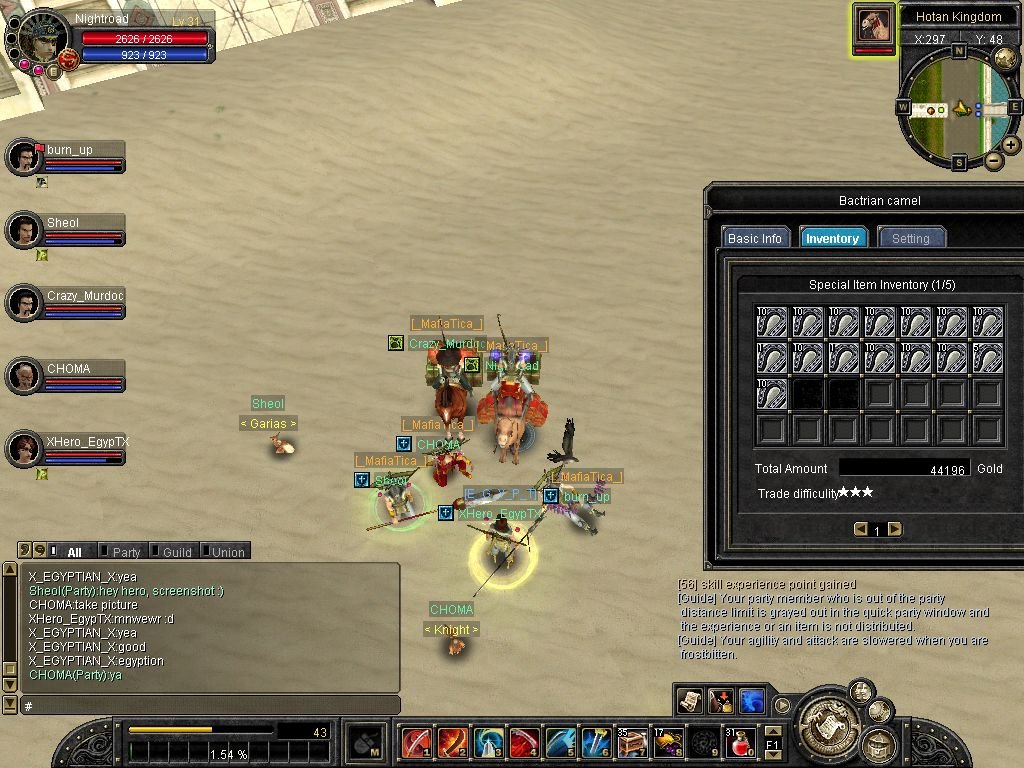This screenshot has height=768, width=1024.
Task: Switch to the Basic Info tab
Action: point(755,238)
